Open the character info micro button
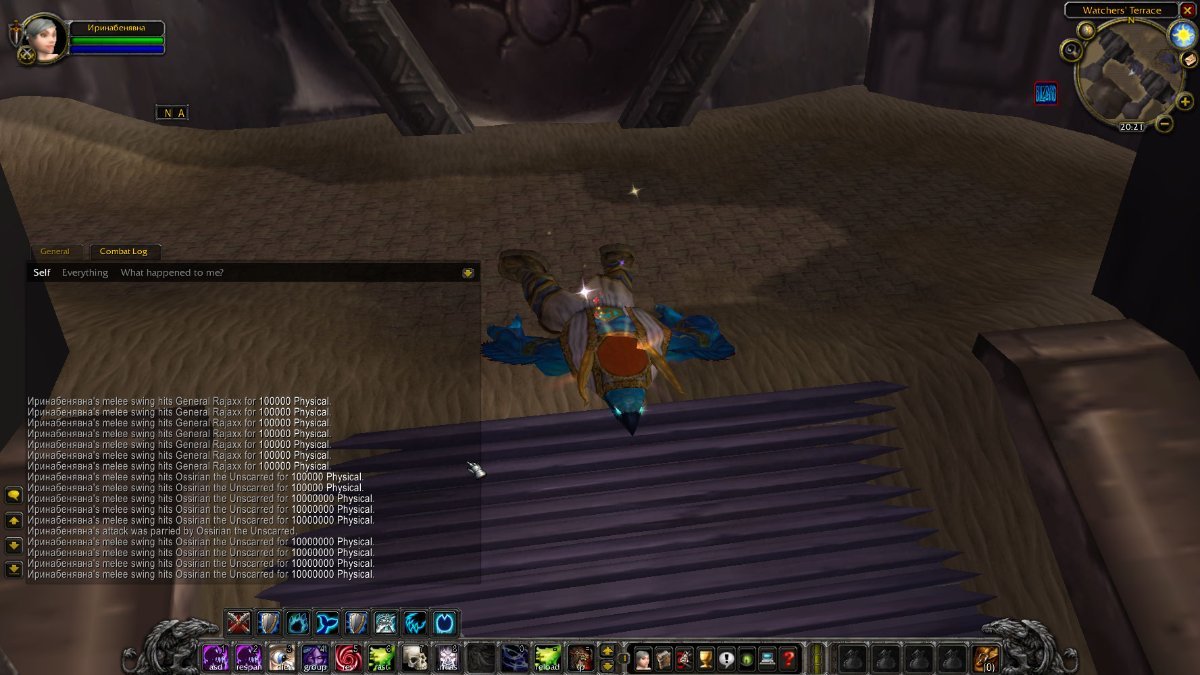 click(642, 658)
